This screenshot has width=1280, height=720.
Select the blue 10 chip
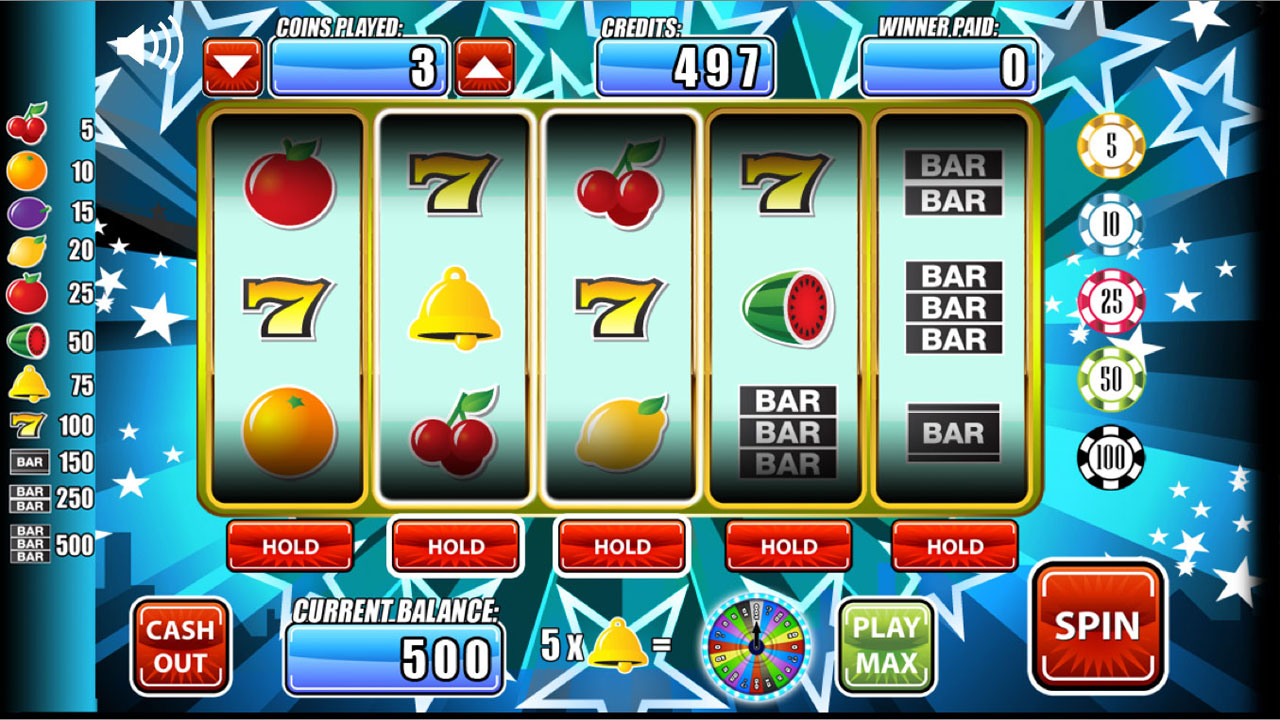point(1111,225)
